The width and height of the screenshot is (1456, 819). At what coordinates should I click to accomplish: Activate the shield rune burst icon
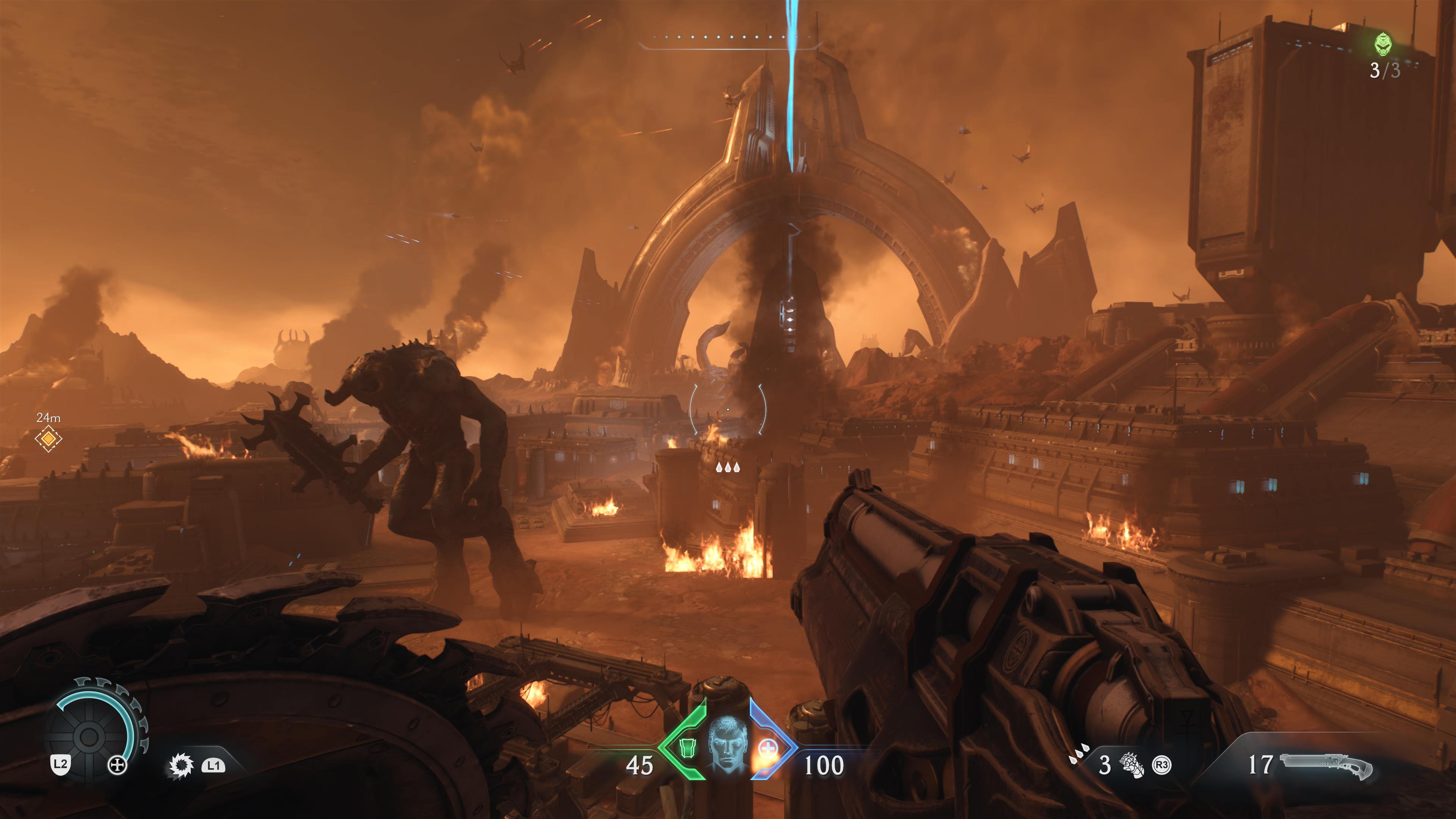point(182,765)
